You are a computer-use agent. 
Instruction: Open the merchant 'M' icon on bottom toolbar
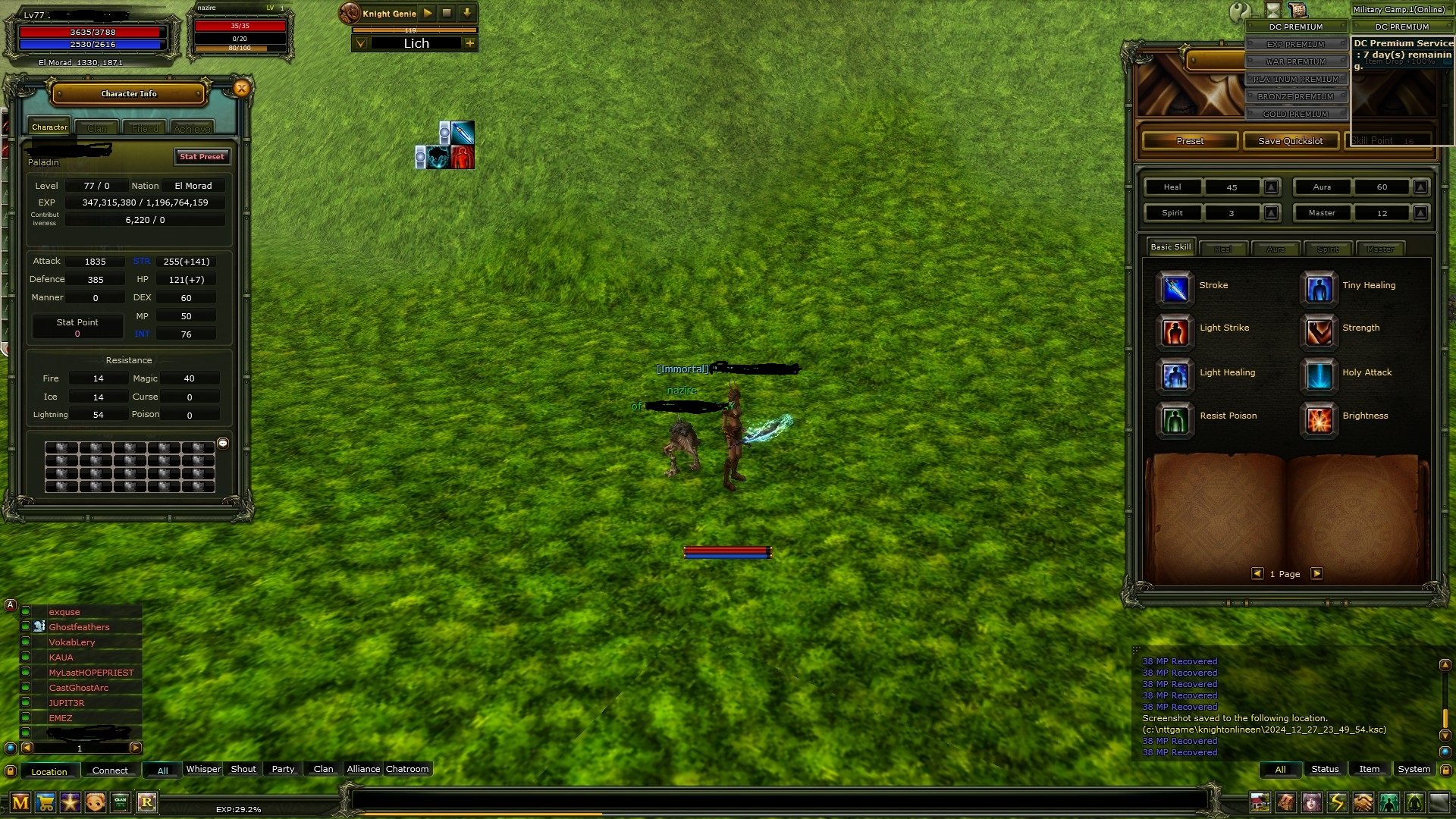(21, 802)
